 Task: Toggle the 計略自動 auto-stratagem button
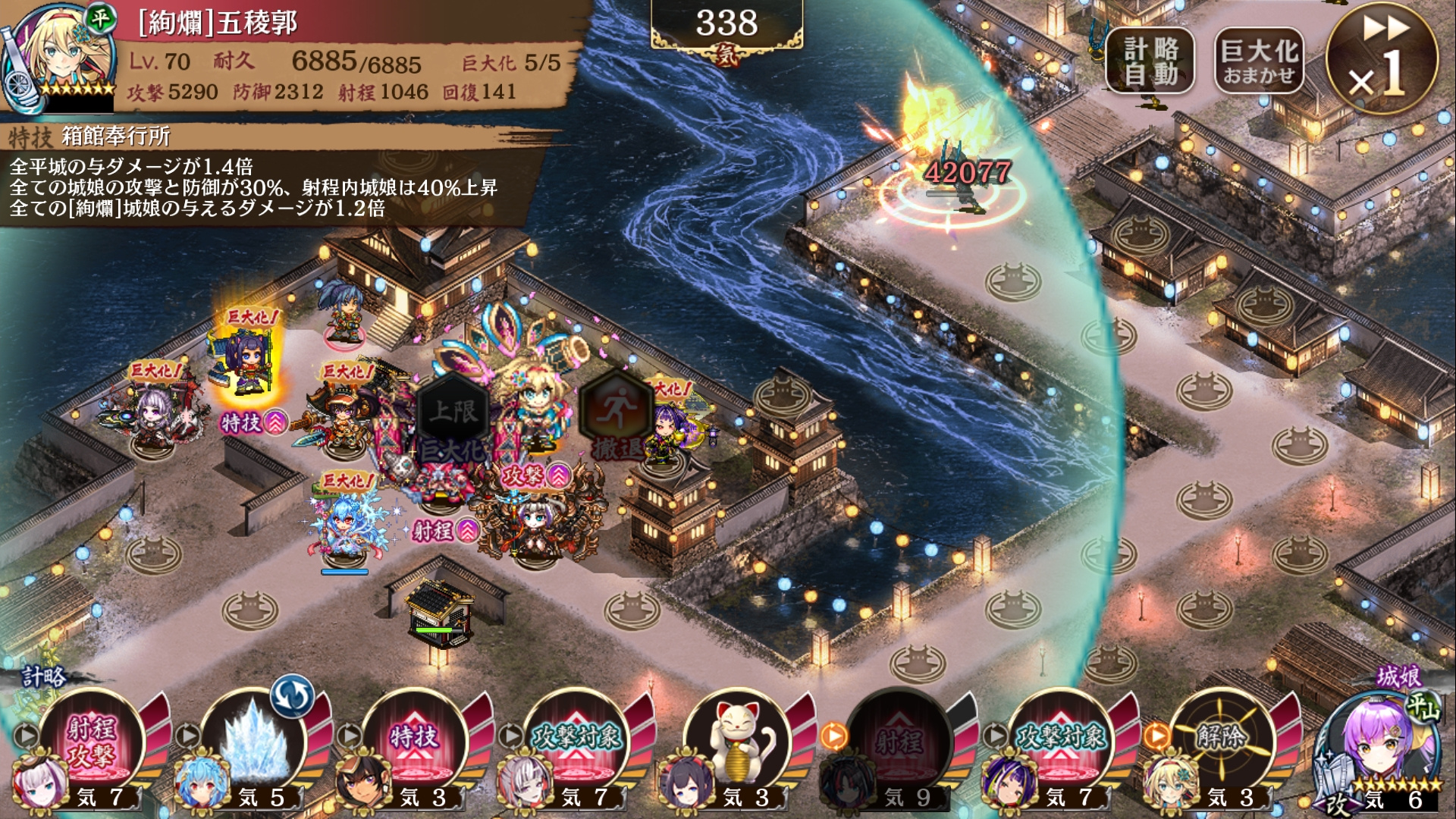[1150, 61]
